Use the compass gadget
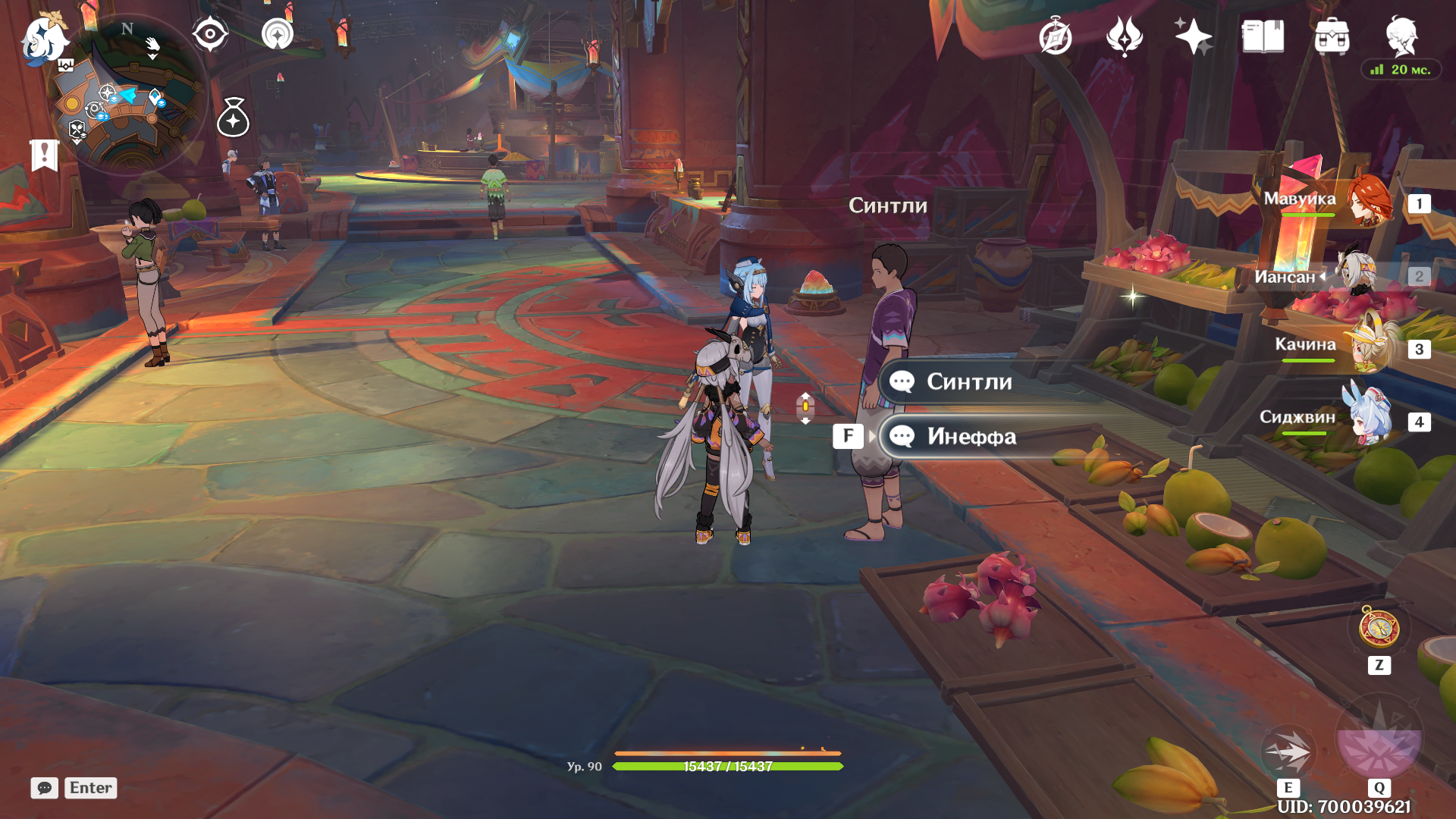This screenshot has height=819, width=1456. pos(1379,628)
